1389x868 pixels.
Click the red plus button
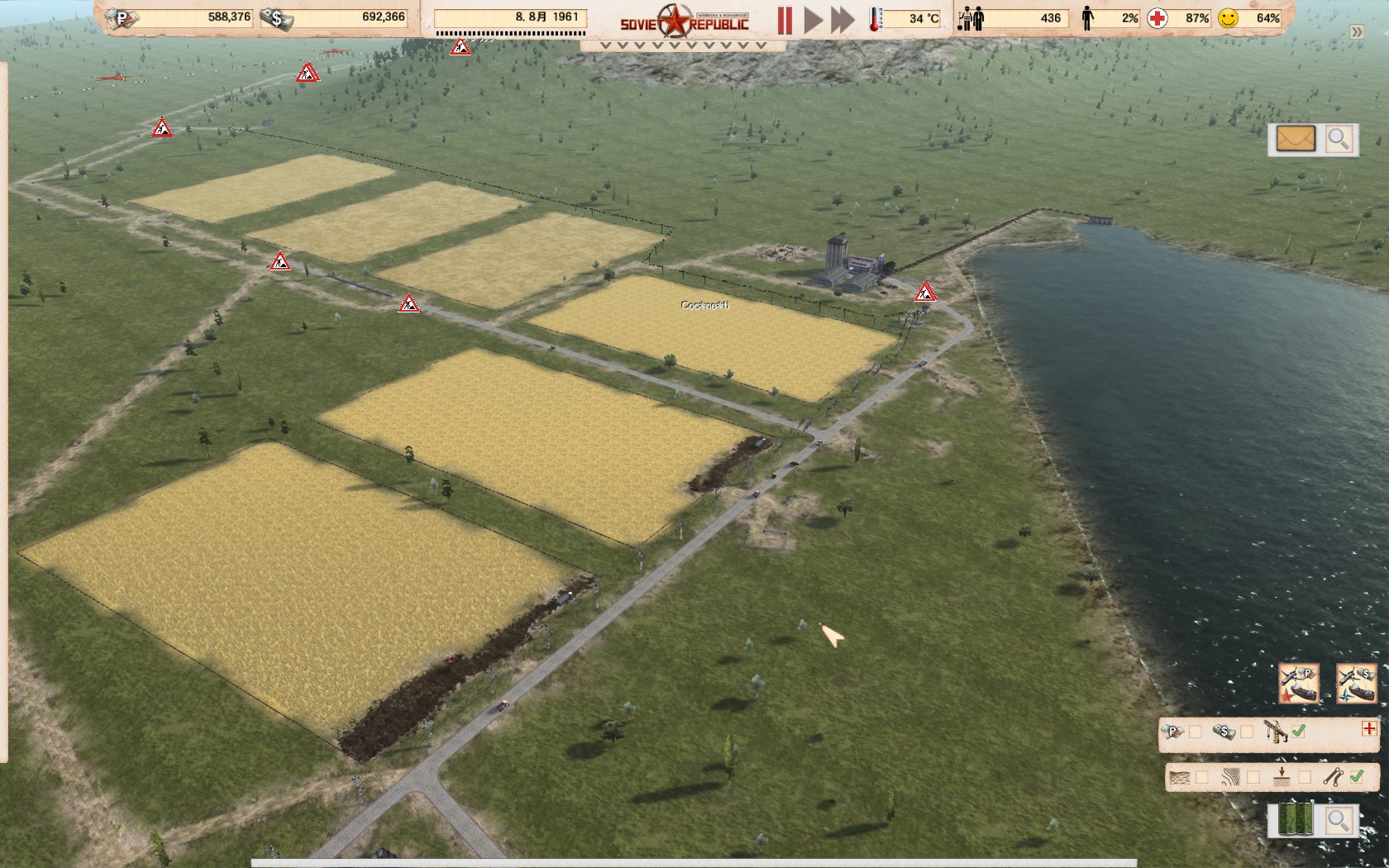pyautogui.click(x=1369, y=728)
